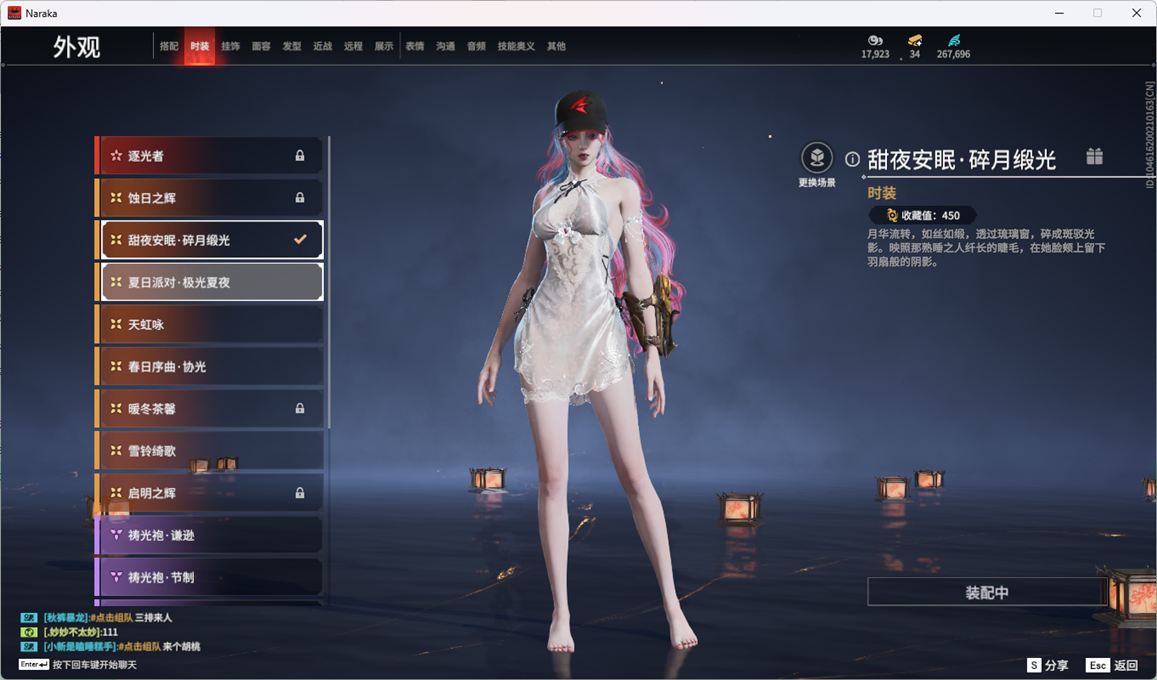The height and width of the screenshot is (680, 1157).
Task: Switch to the 搭配 tab
Action: tap(169, 46)
